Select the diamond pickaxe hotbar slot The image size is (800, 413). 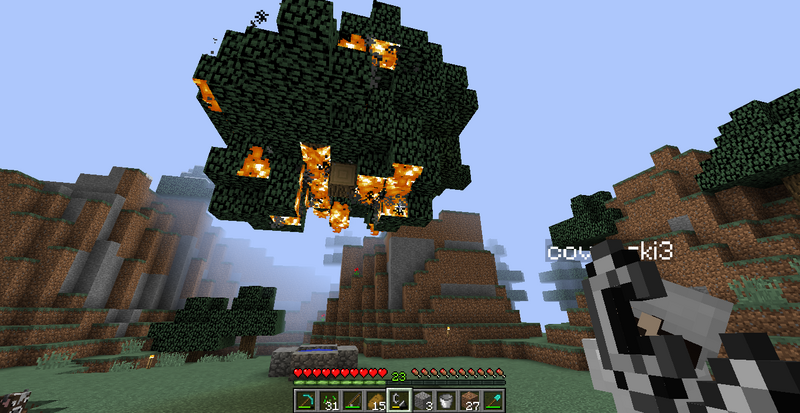(304, 401)
